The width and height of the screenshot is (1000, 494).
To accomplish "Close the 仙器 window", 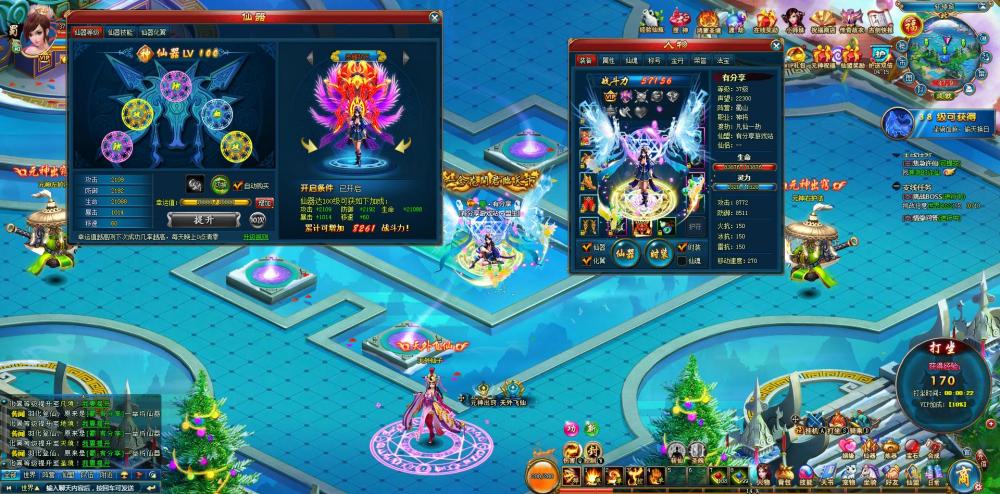I will pos(434,17).
